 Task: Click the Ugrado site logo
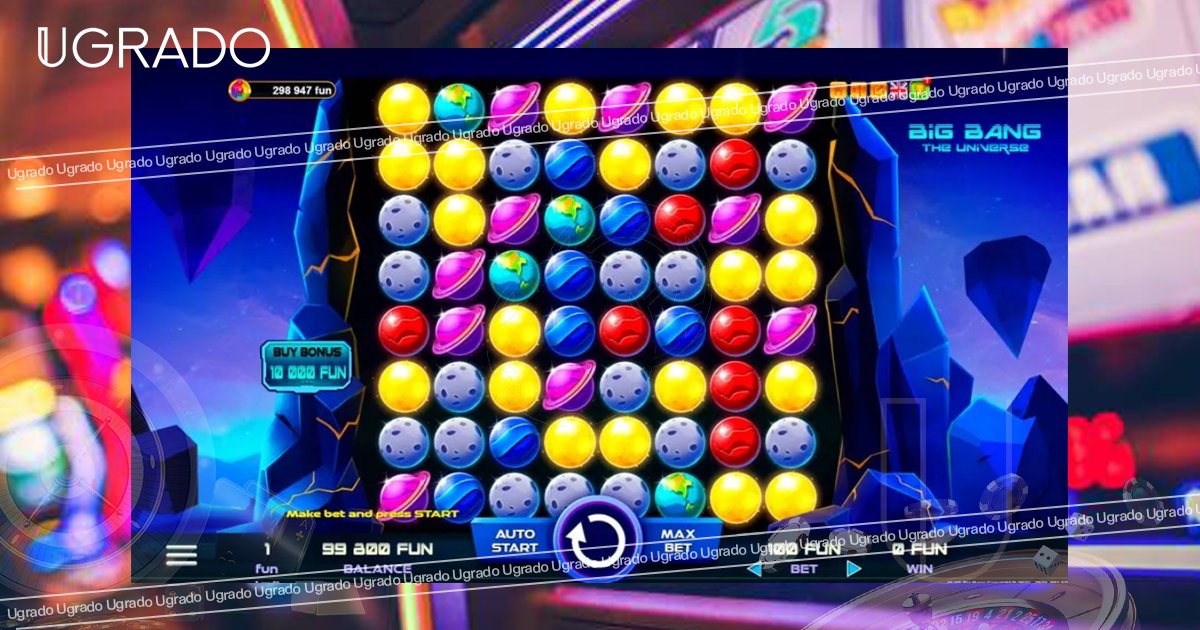(x=153, y=48)
